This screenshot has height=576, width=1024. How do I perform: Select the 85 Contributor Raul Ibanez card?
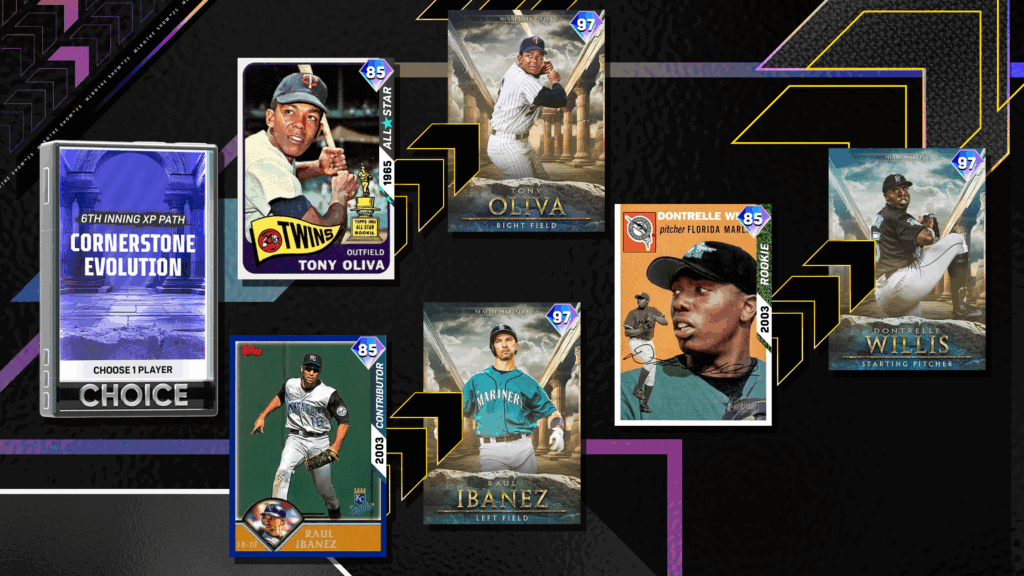coord(308,445)
